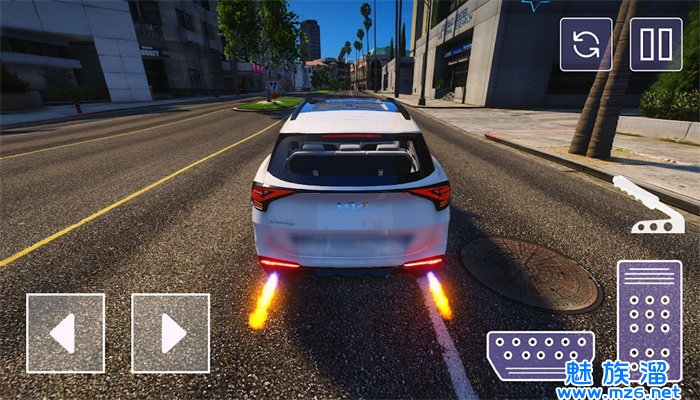
Task: Activate the robotic arm icon
Action: [646, 205]
